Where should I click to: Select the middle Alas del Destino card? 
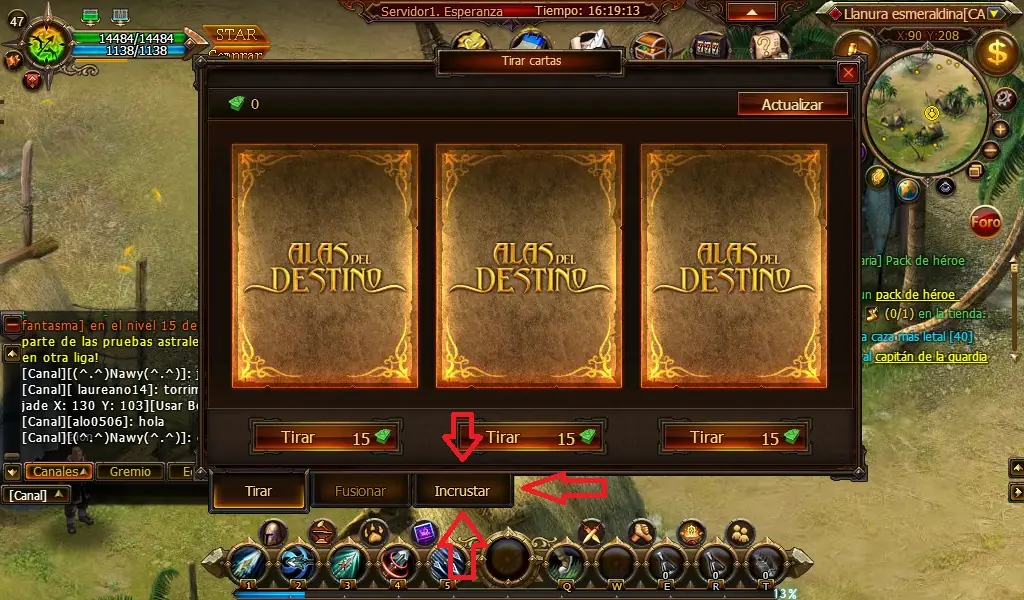coord(529,266)
